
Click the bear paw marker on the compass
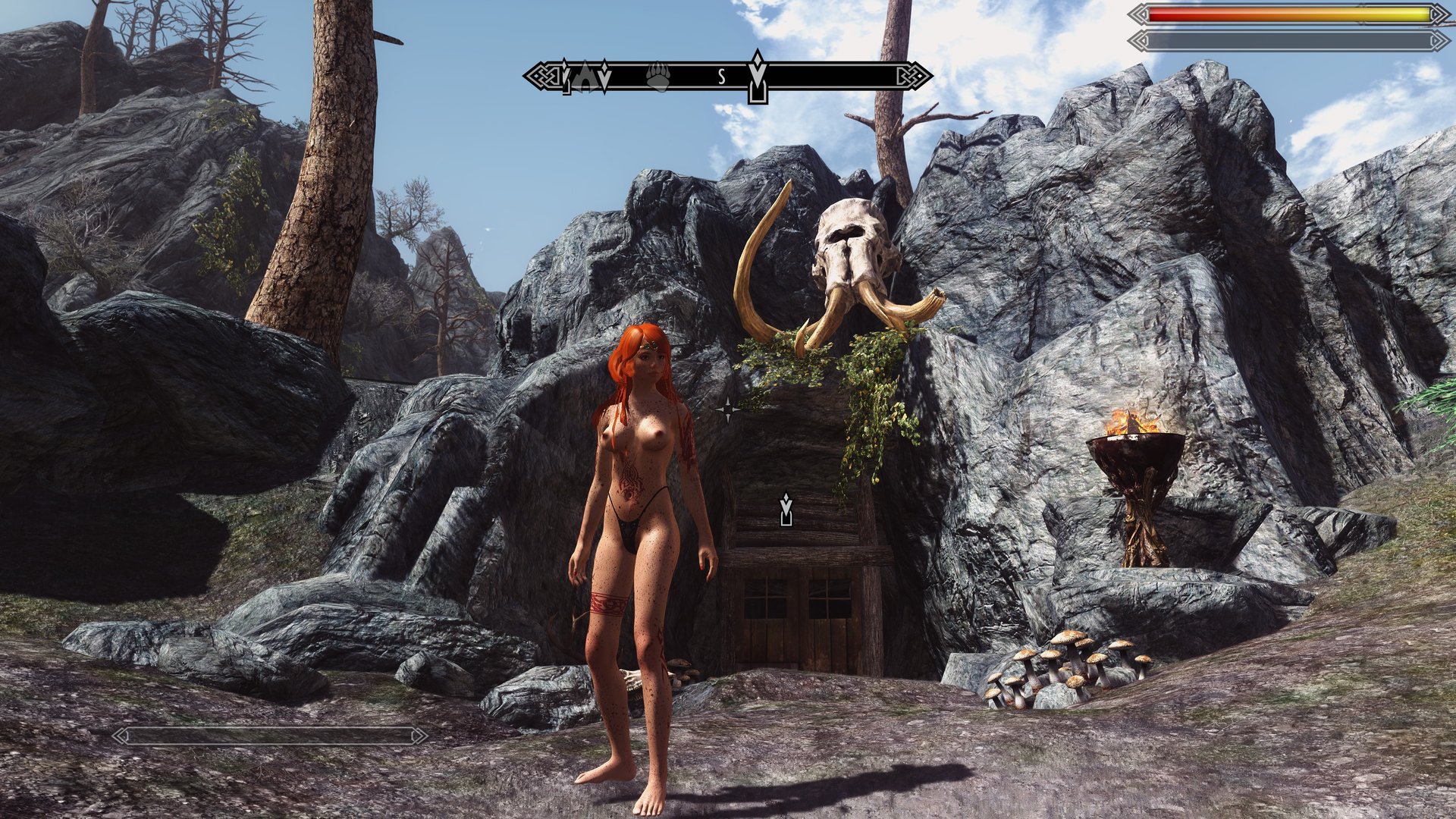(x=657, y=76)
